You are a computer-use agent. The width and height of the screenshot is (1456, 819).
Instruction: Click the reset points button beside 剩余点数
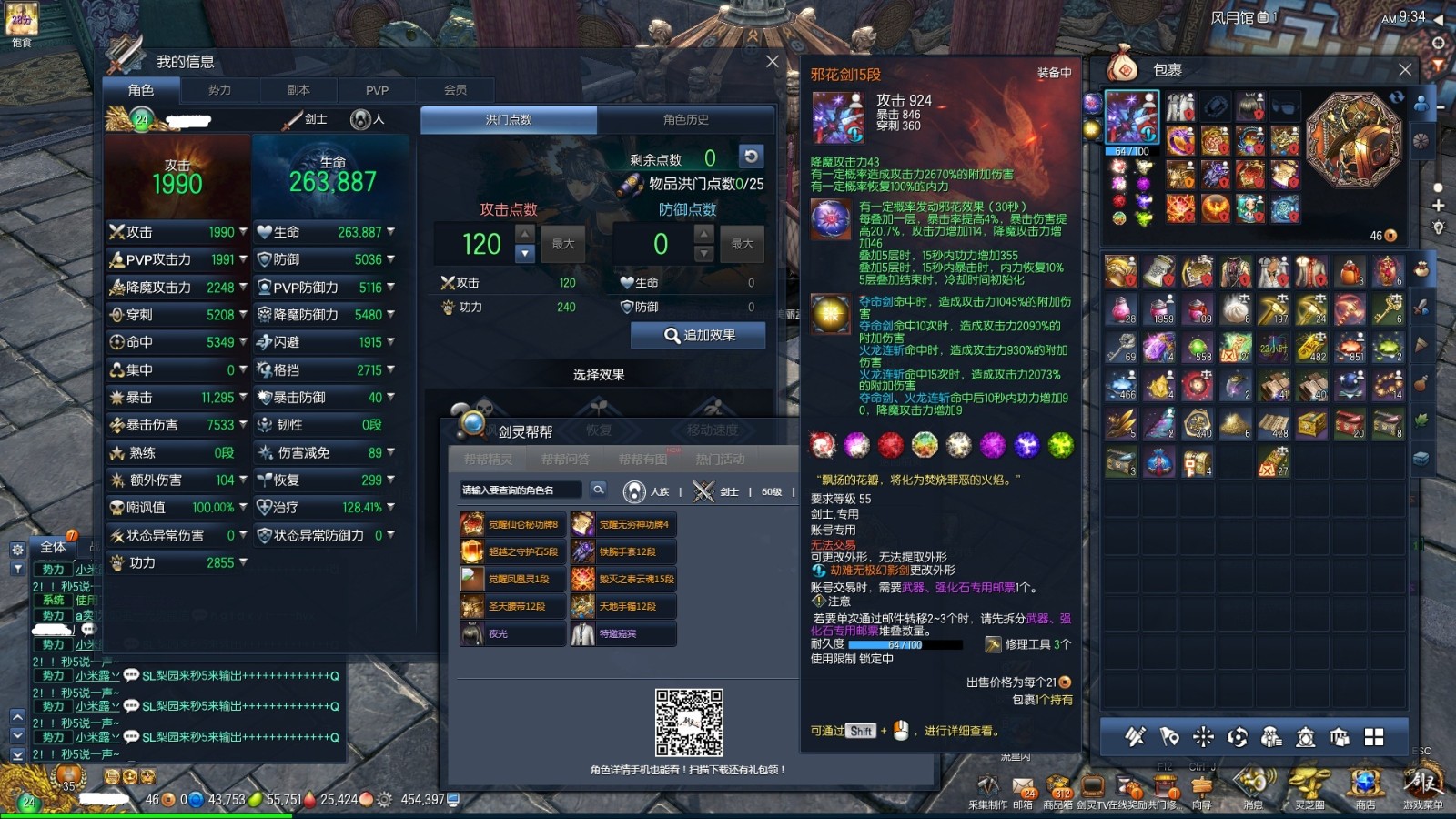(751, 157)
